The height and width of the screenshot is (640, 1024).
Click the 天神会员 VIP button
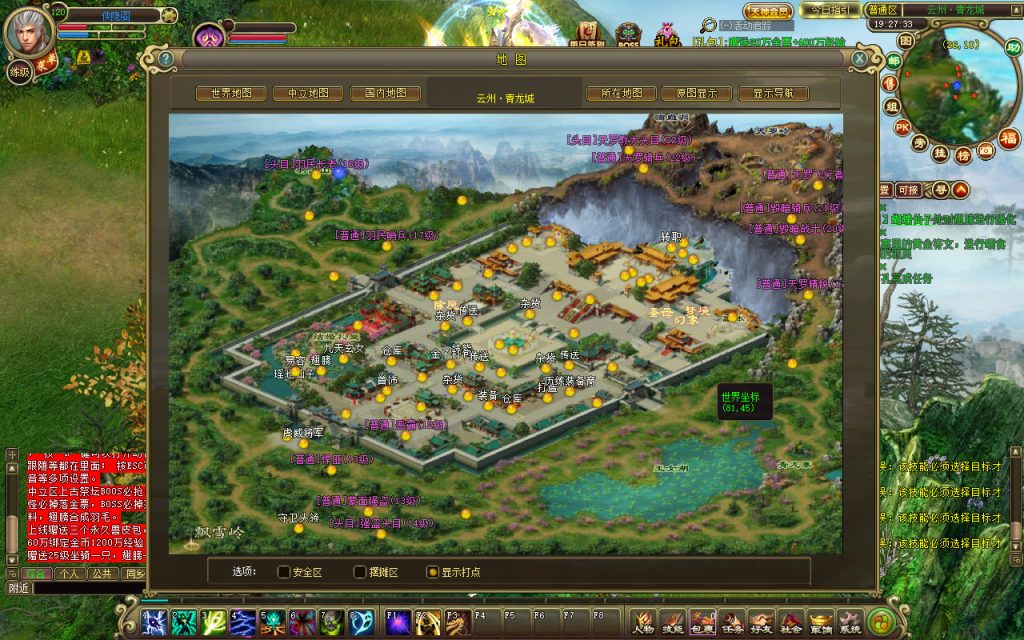pyautogui.click(x=767, y=11)
